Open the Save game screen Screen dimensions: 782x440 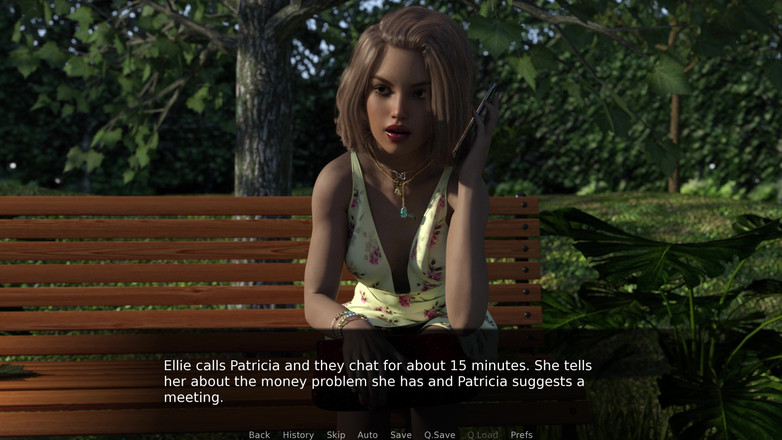(x=401, y=435)
